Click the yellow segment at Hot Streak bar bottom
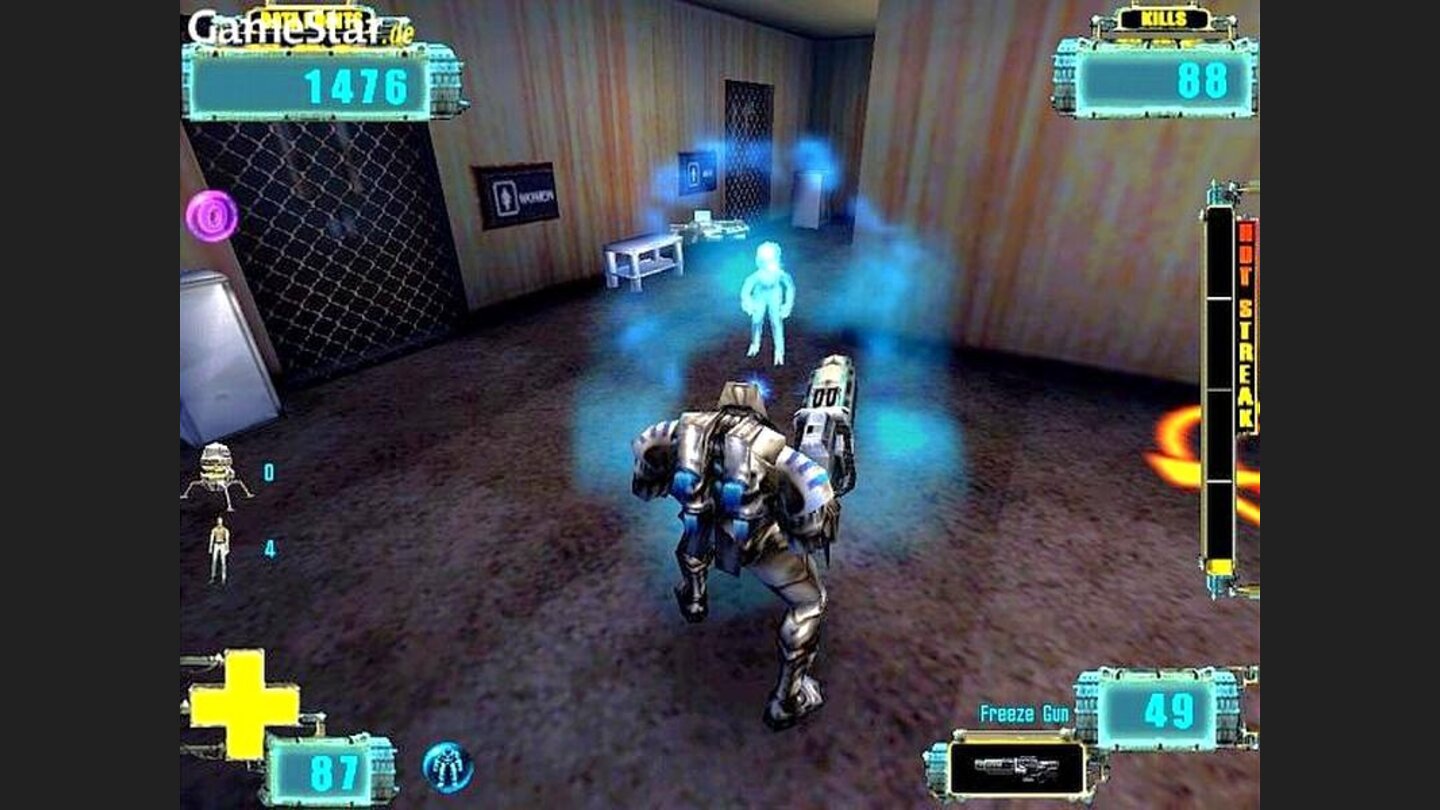This screenshot has height=810, width=1440. (1220, 565)
